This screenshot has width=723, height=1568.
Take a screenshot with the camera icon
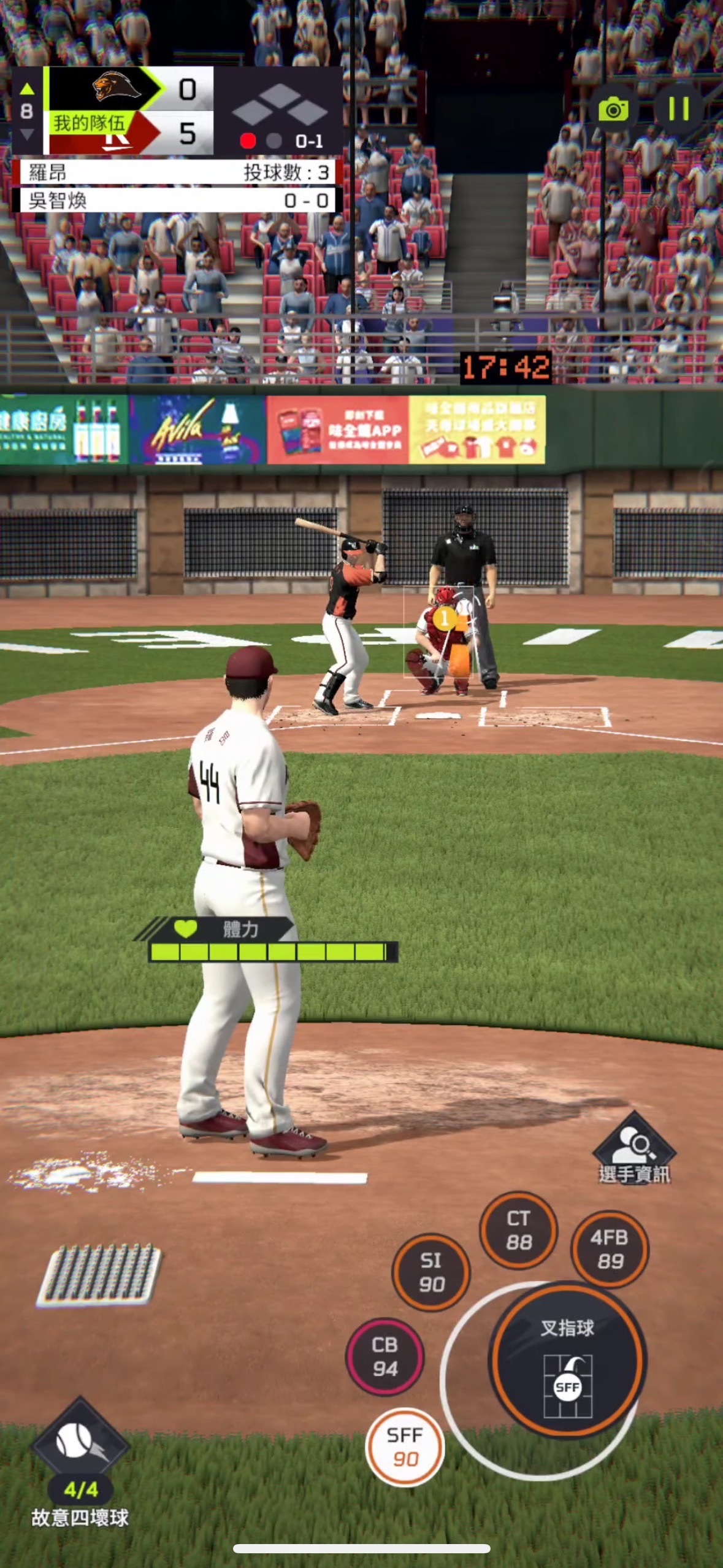click(614, 110)
